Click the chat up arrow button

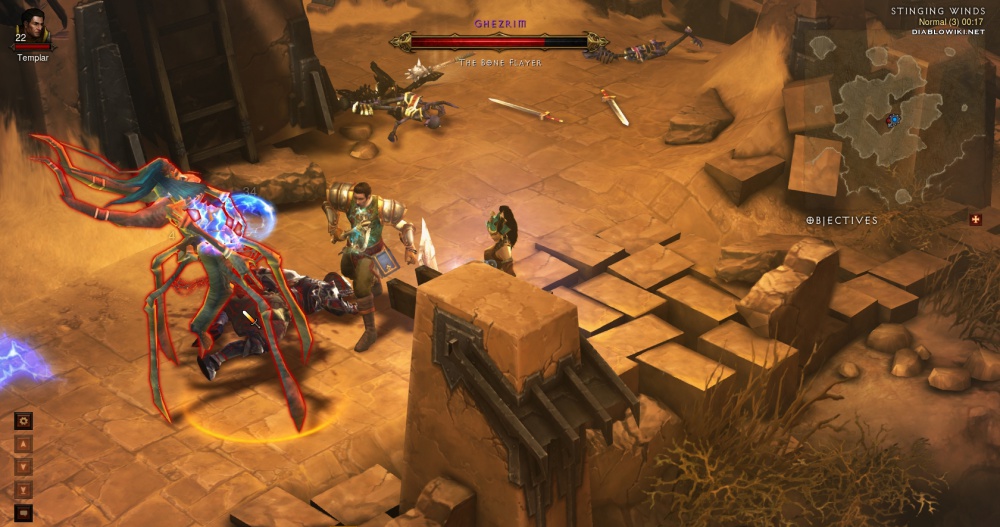(x=24, y=444)
